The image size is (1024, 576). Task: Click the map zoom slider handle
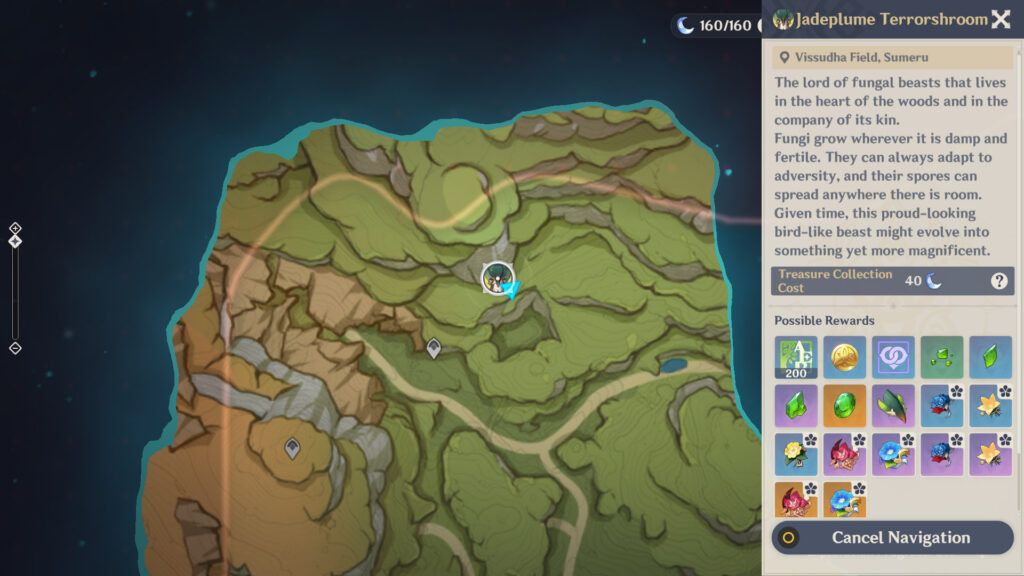[15, 241]
